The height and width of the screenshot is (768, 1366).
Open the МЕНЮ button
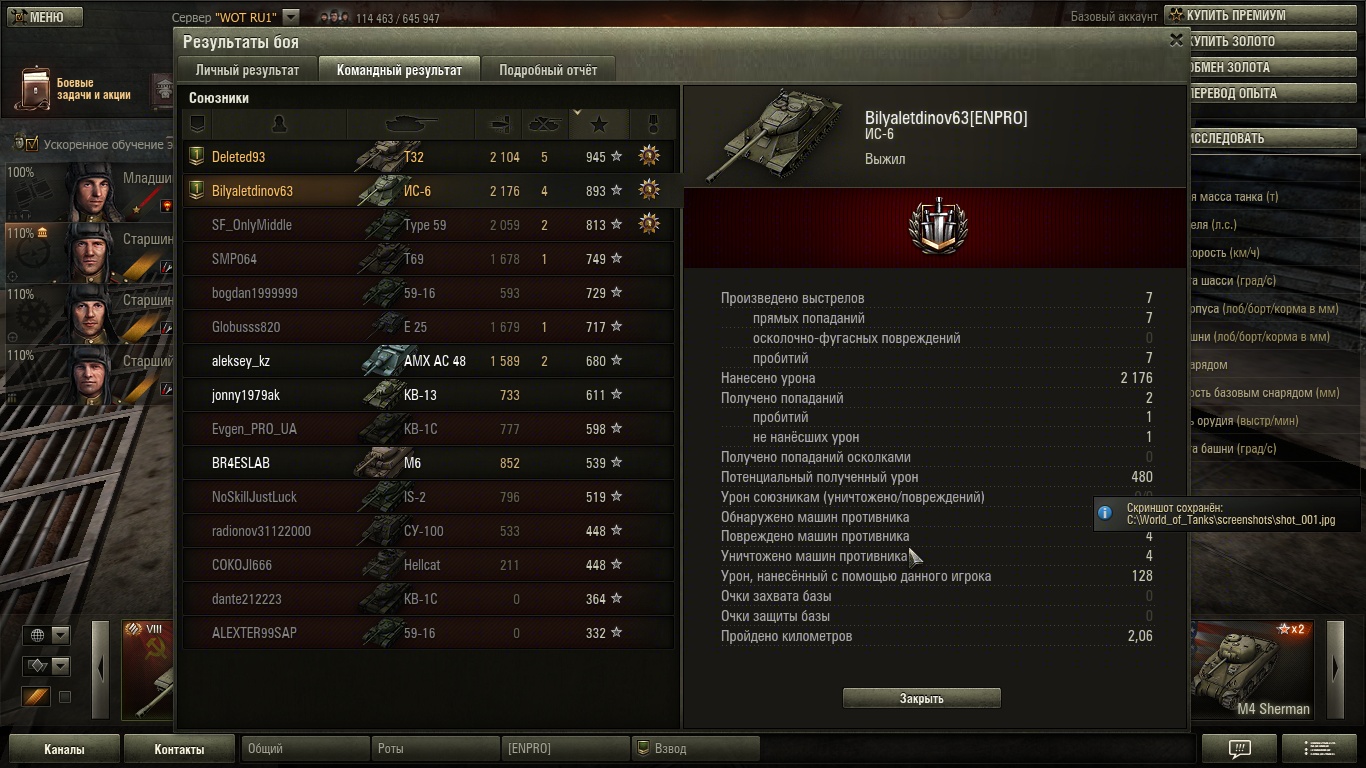41,17
